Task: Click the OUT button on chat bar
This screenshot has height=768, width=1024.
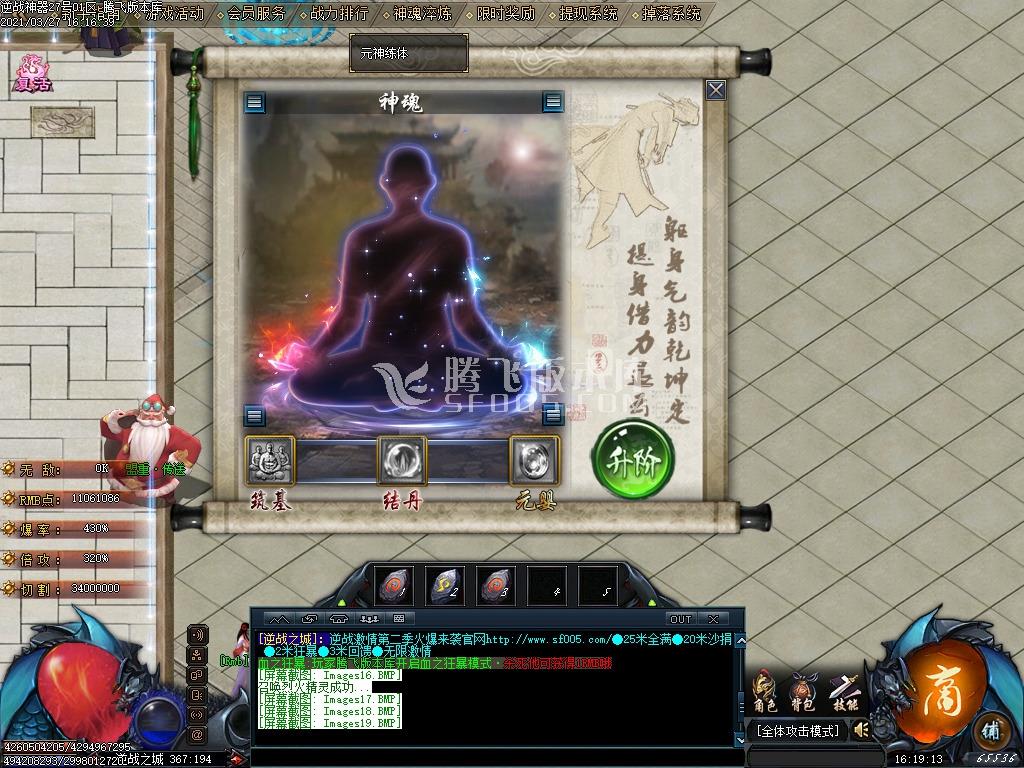Action: point(680,619)
